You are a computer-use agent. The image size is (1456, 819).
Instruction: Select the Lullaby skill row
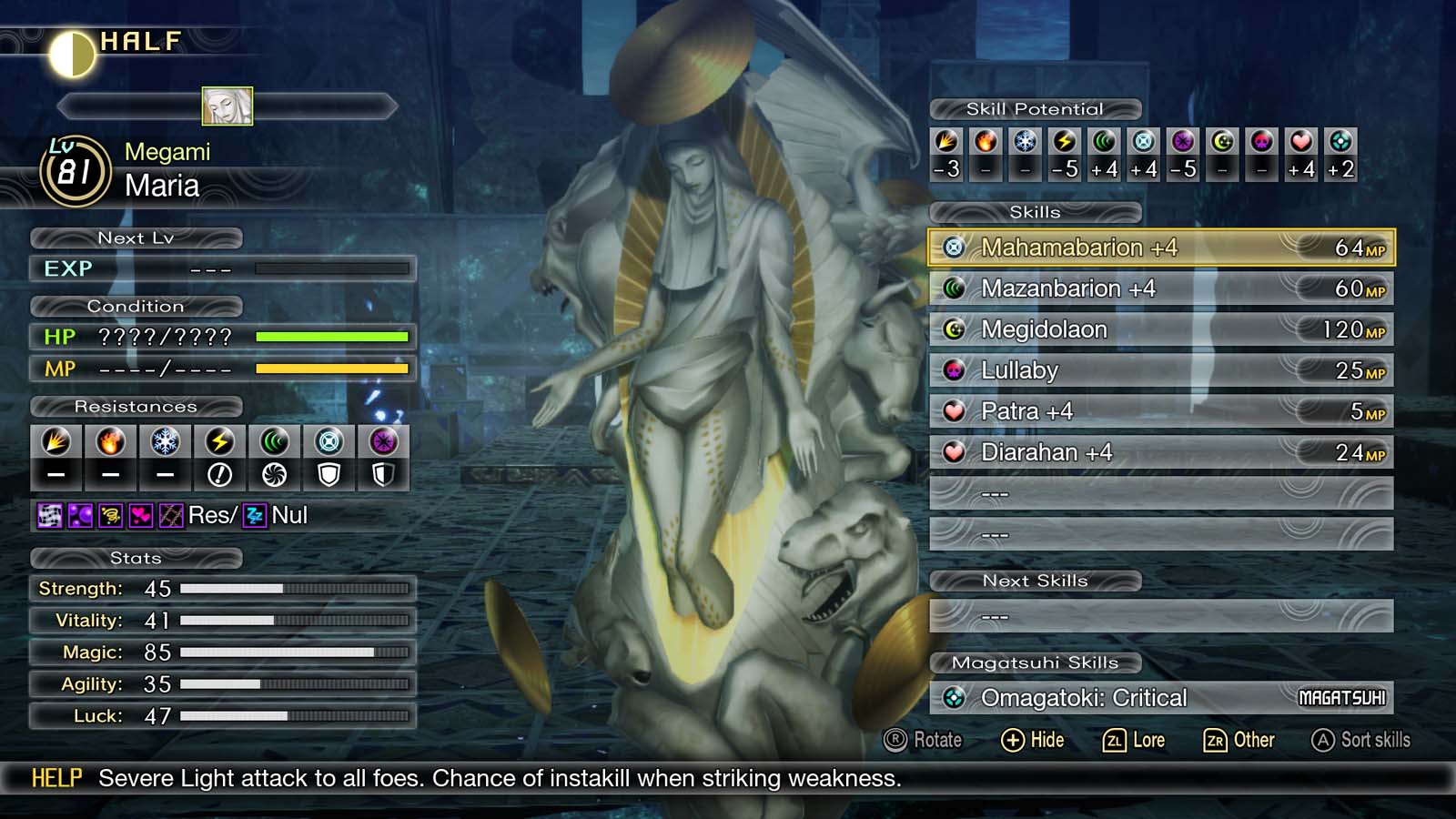(1092, 370)
